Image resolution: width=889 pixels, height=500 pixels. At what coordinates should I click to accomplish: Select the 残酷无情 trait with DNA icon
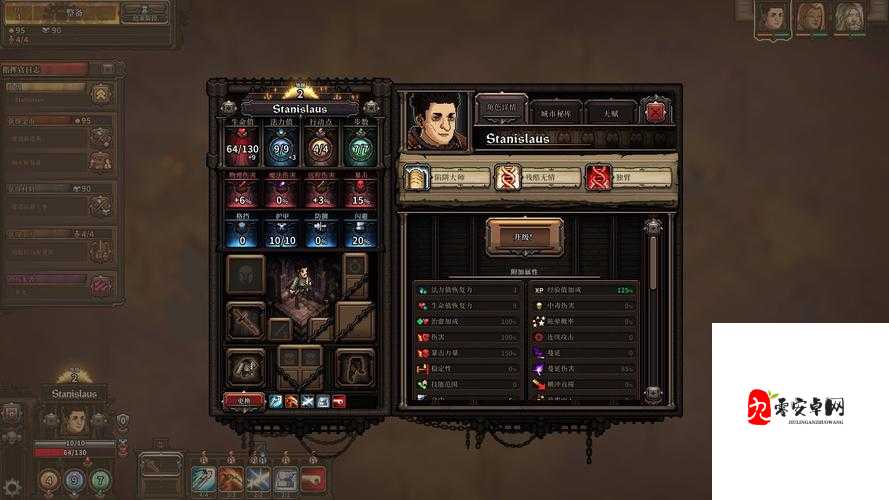tap(538, 178)
